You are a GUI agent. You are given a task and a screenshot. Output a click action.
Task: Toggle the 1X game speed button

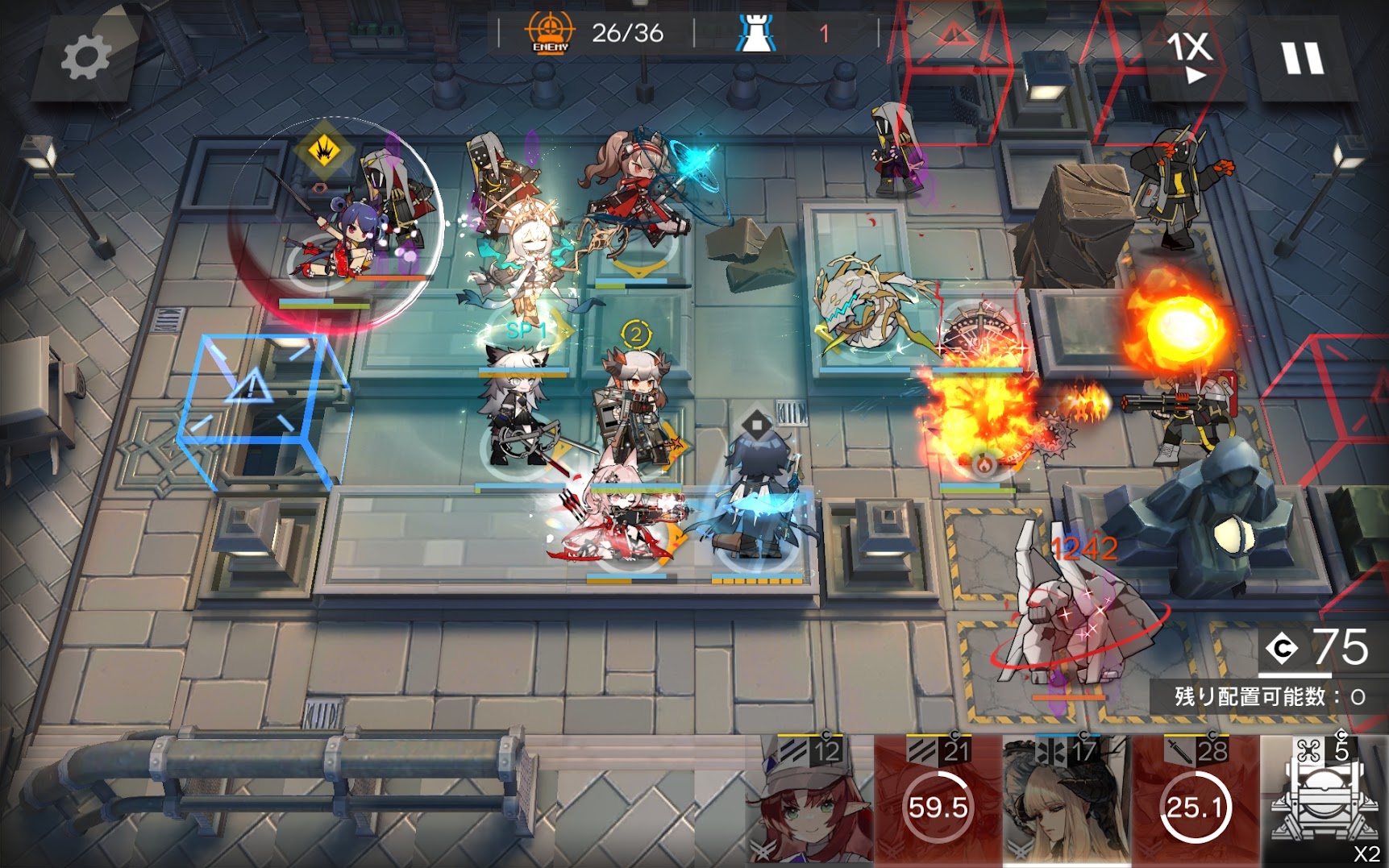(x=1189, y=55)
